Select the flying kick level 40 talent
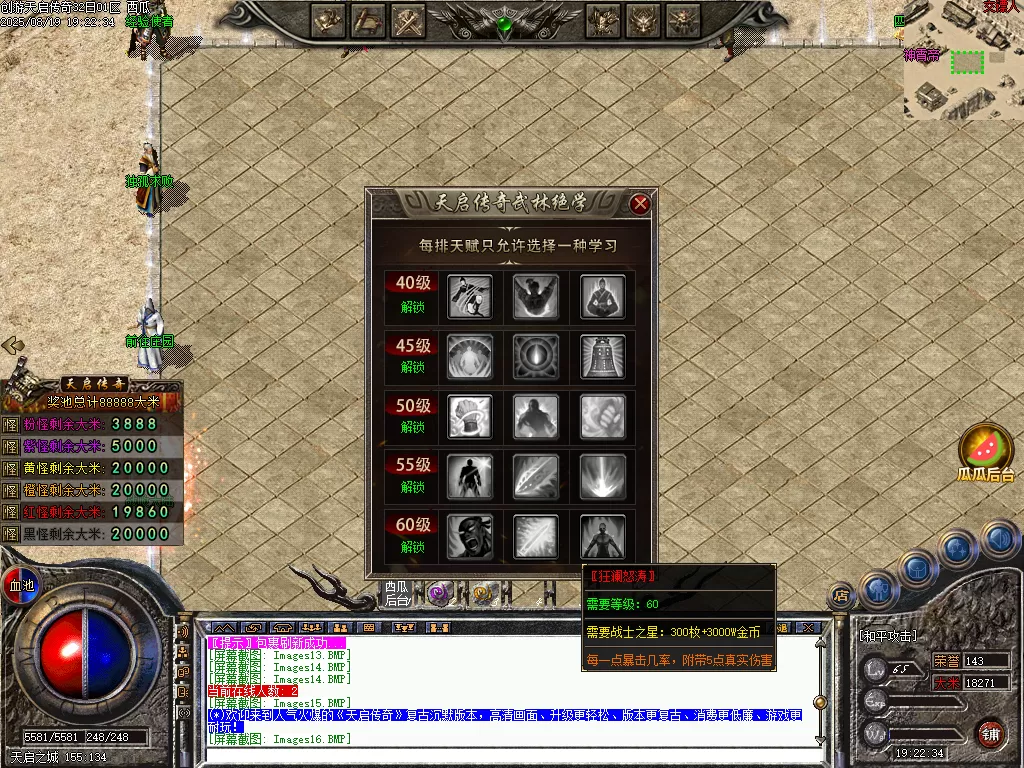Screen dimensions: 1024x768 coord(469,296)
